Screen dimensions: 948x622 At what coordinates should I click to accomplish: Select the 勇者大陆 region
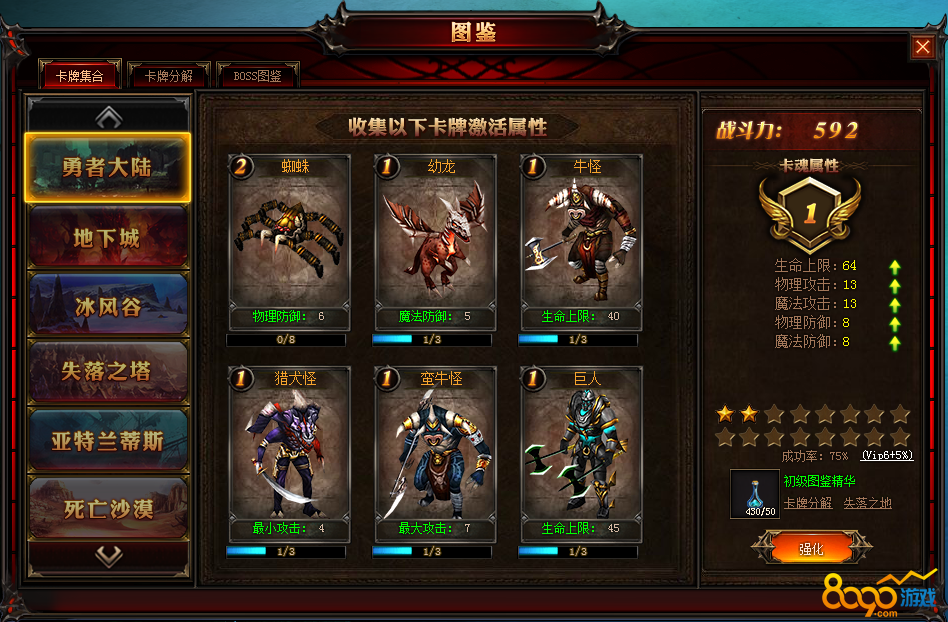pos(108,168)
